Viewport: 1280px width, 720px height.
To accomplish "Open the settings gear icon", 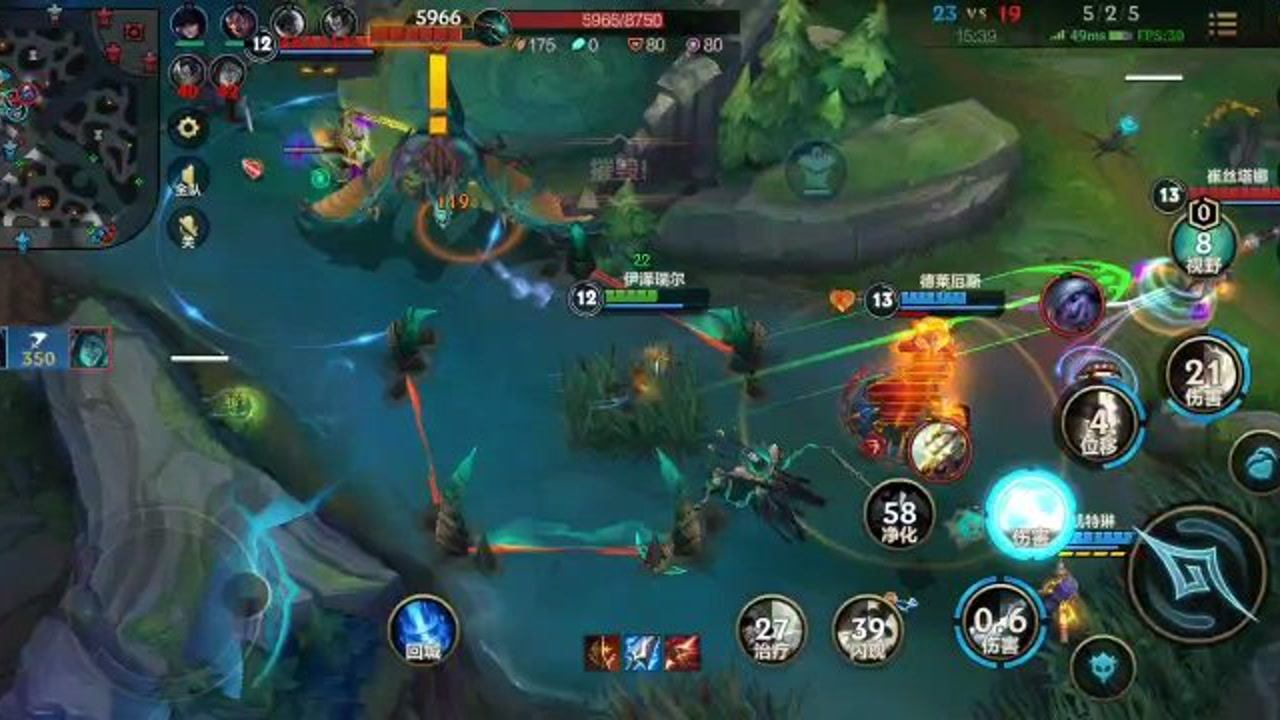I will [188, 127].
